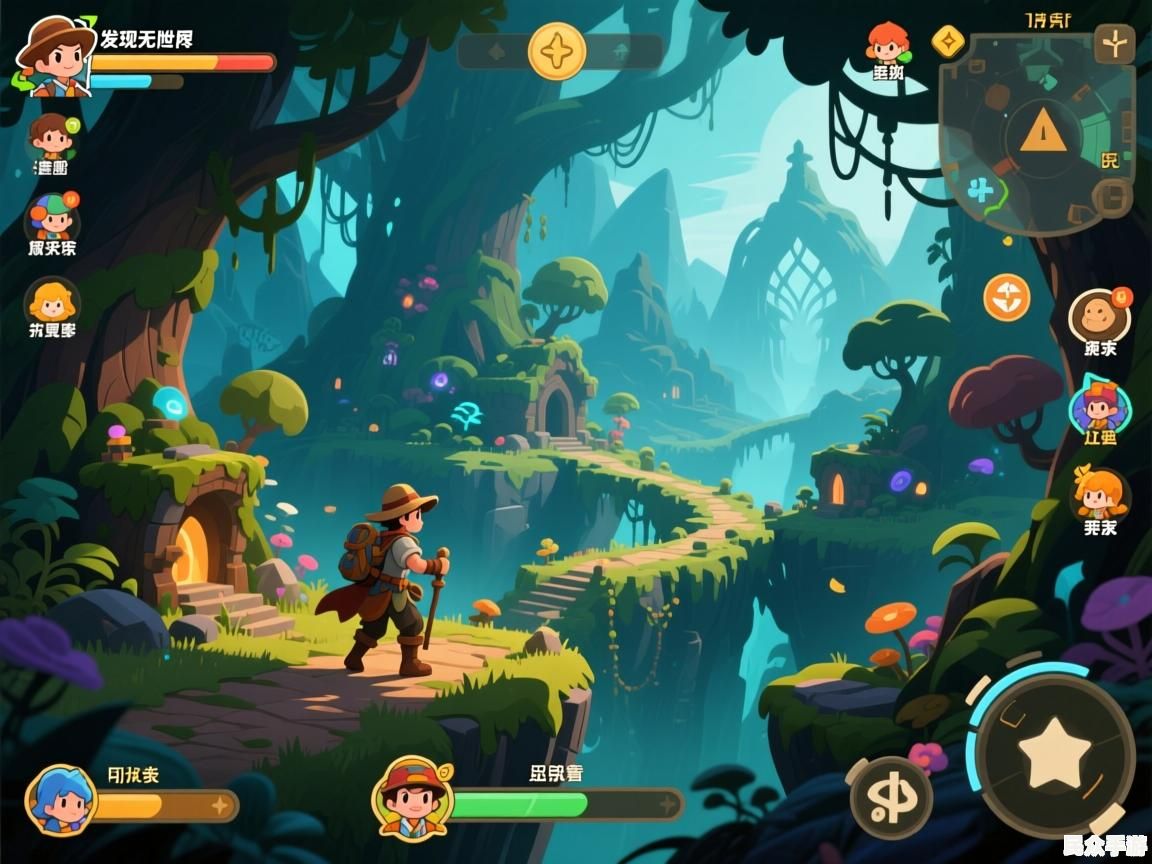
Task: Tap the small round swirl-symbol button
Action: pyautogui.click(x=891, y=797)
